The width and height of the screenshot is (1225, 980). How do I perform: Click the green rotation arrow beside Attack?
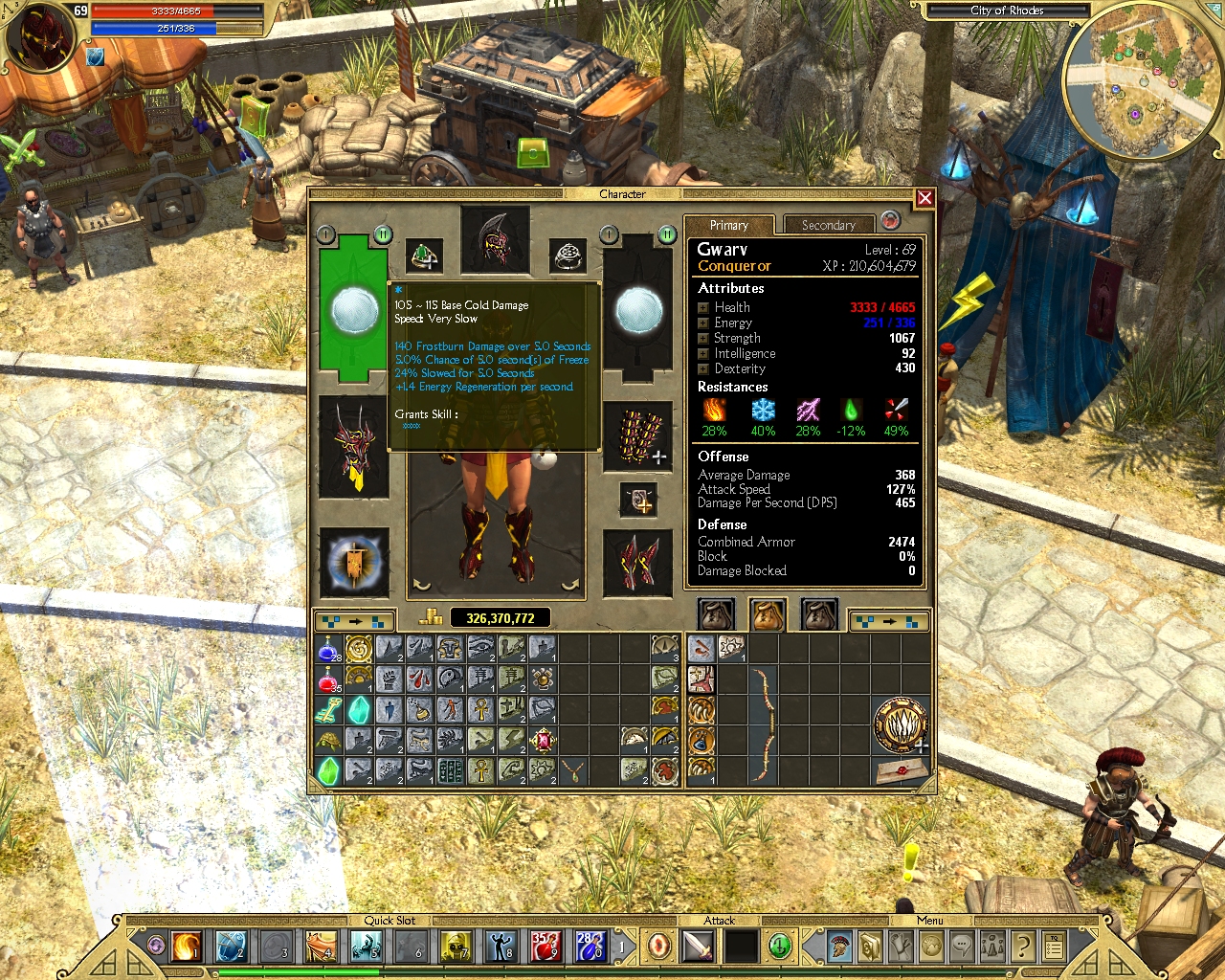[x=779, y=946]
